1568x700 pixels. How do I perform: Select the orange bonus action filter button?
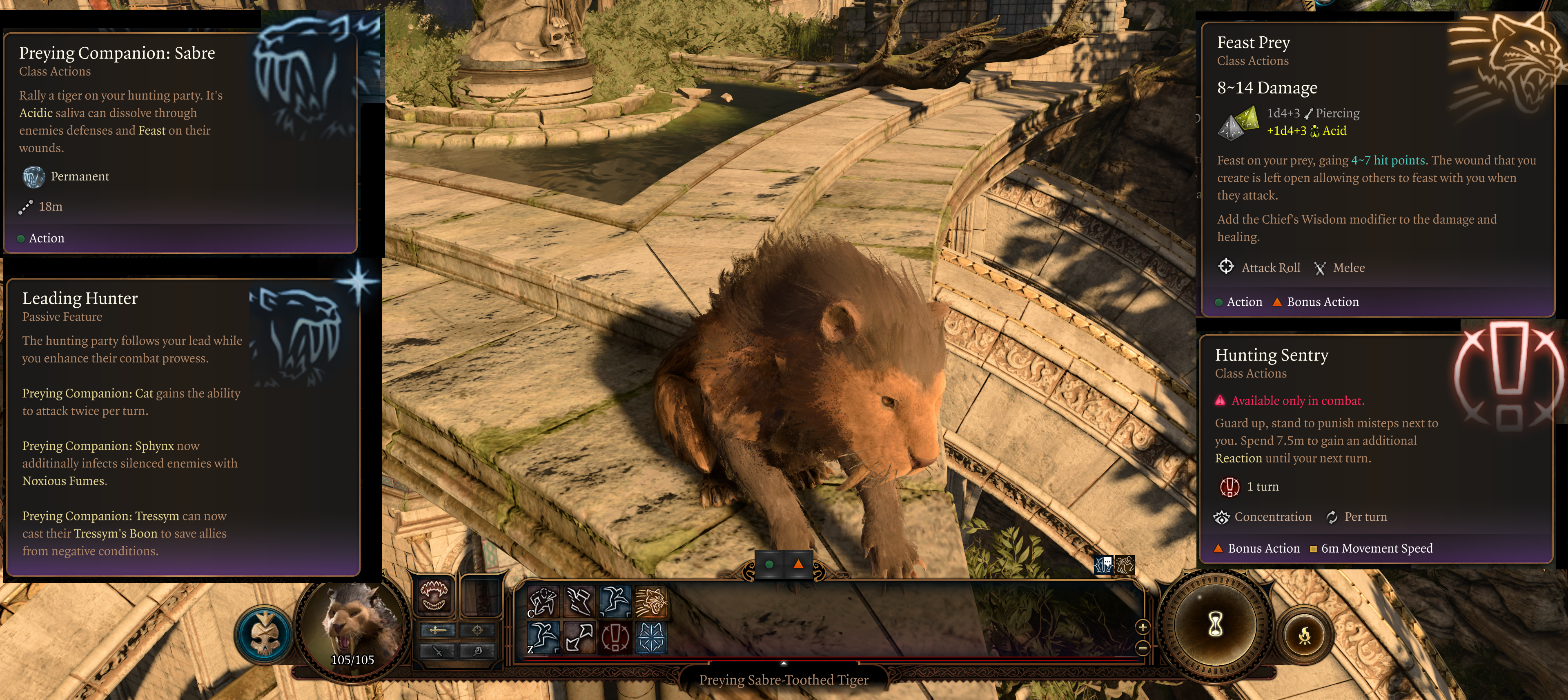tap(798, 564)
